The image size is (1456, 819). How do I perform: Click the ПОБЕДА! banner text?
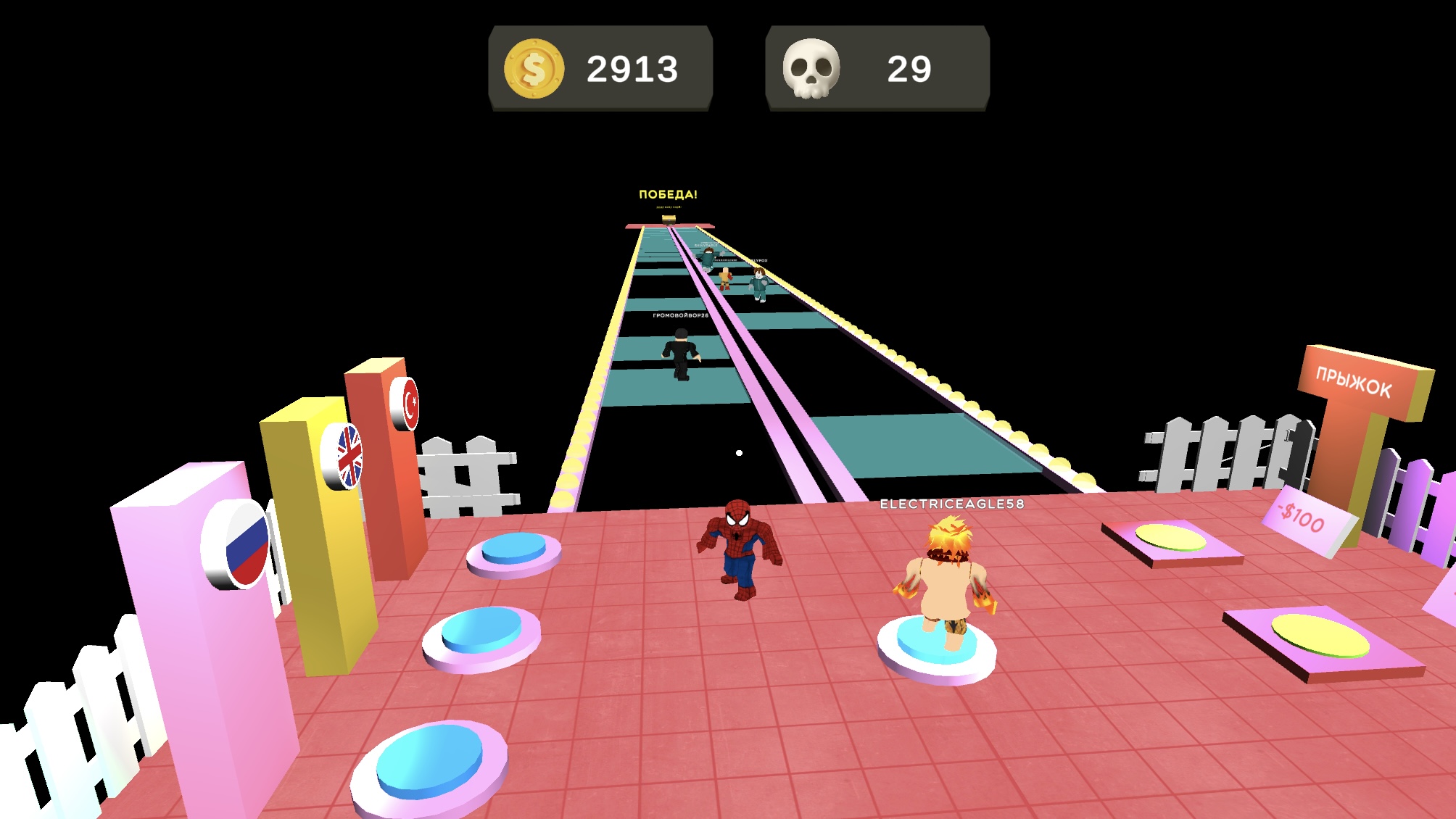[668, 193]
